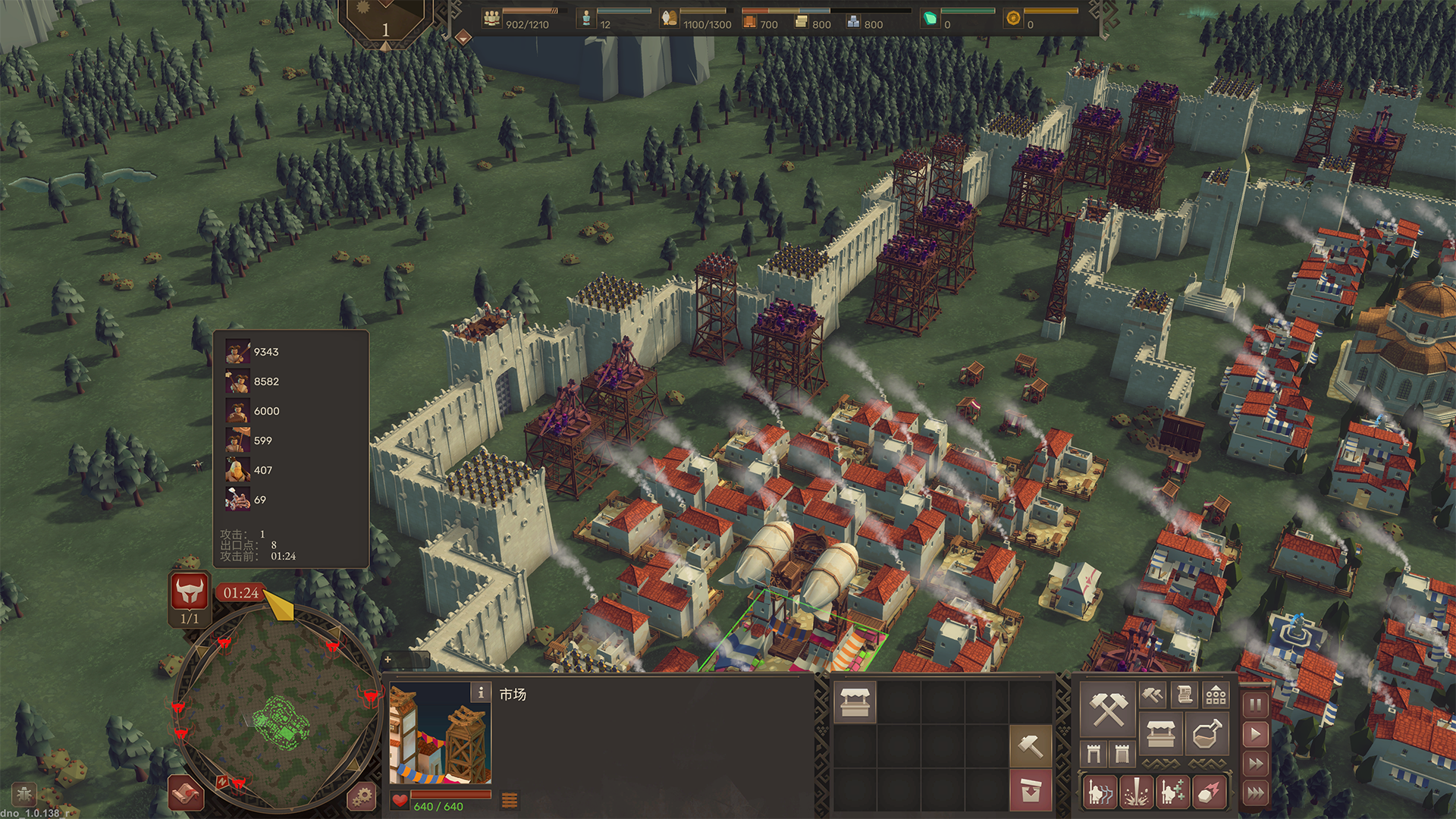The image size is (1456, 819).
Task: Trigger the ground spike strike ability
Action: tap(1136, 792)
